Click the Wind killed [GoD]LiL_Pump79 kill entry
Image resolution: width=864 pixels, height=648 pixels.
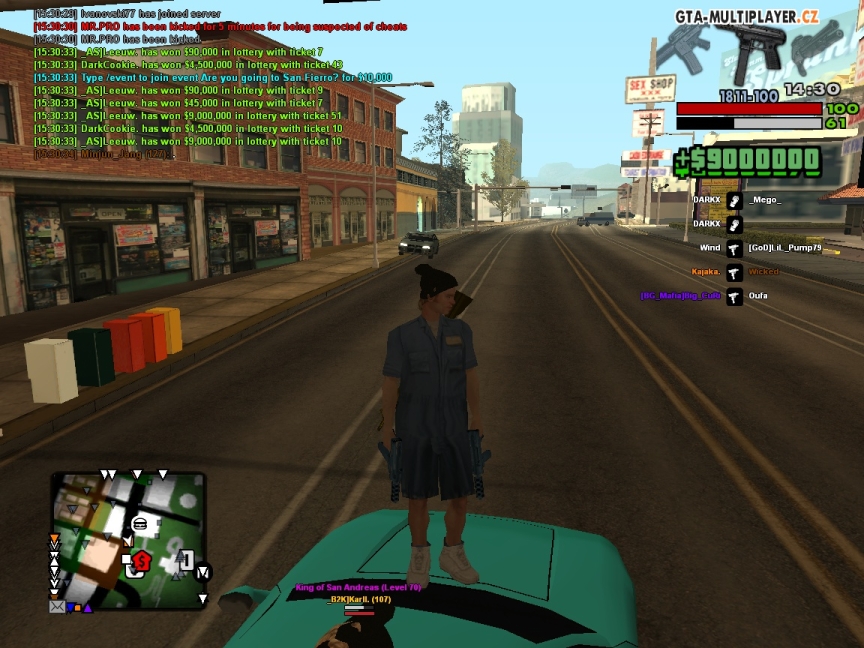click(x=735, y=248)
